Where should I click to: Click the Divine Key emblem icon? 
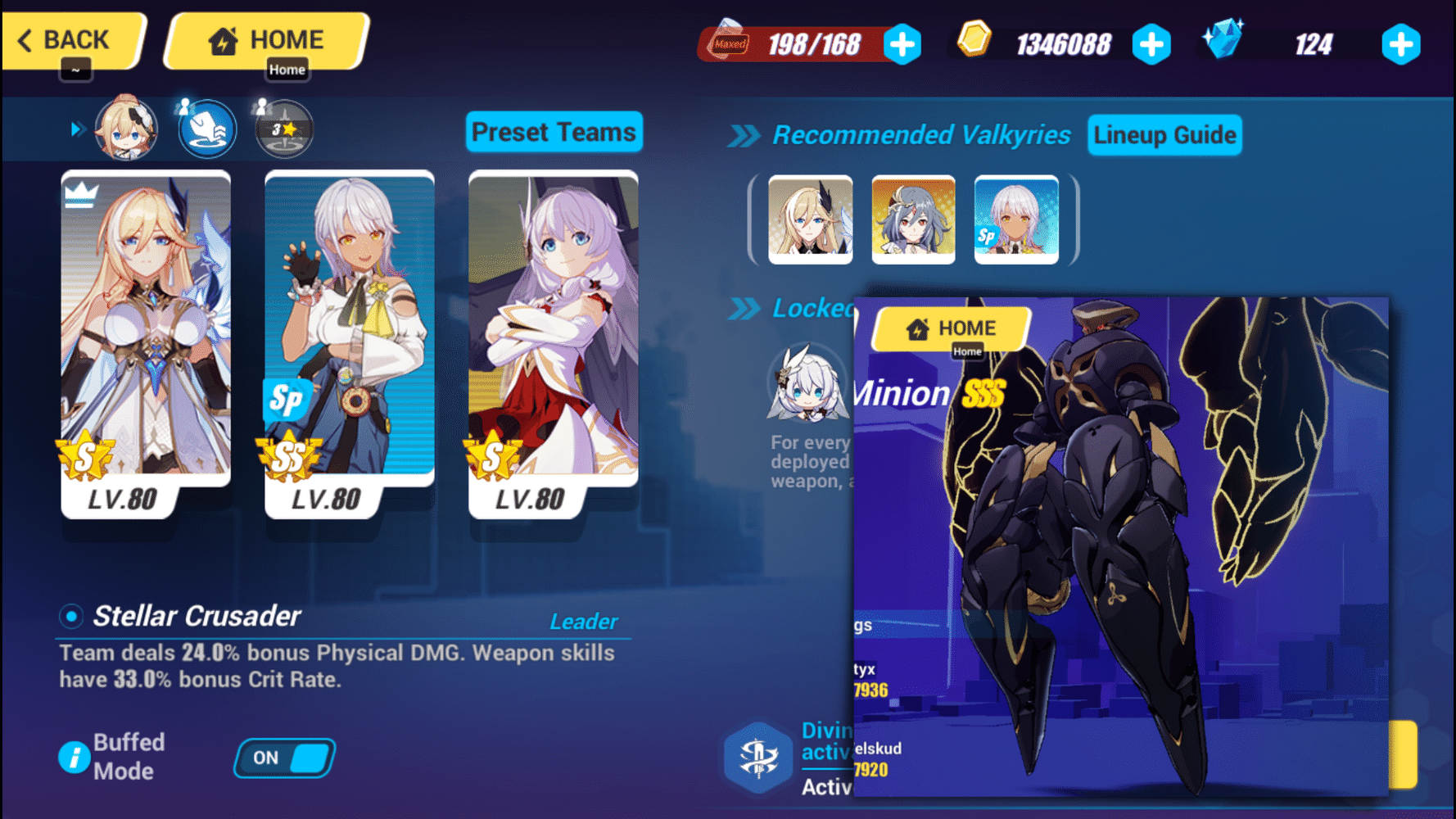(757, 757)
